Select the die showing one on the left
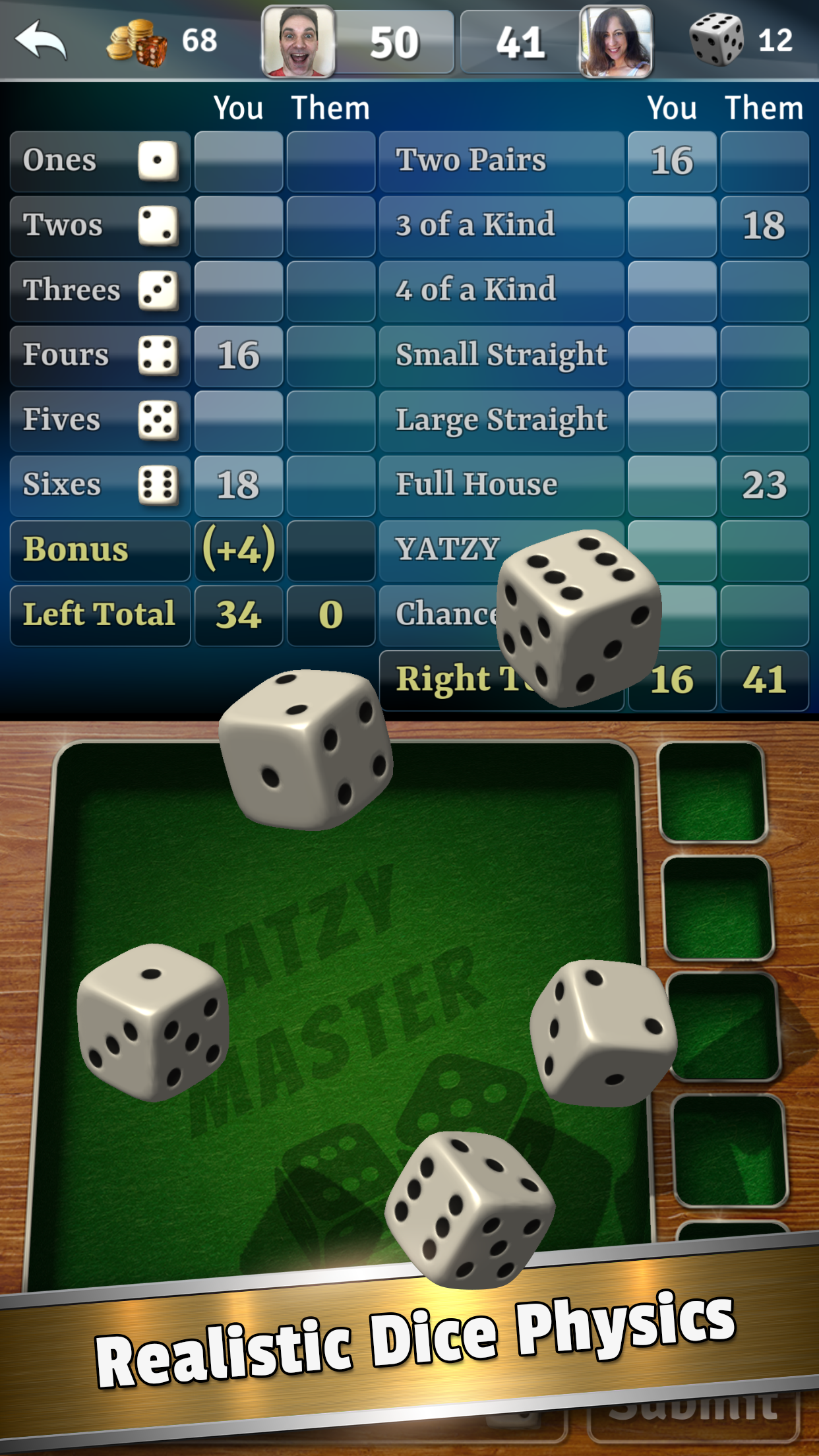819x1456 pixels. pos(153,1022)
